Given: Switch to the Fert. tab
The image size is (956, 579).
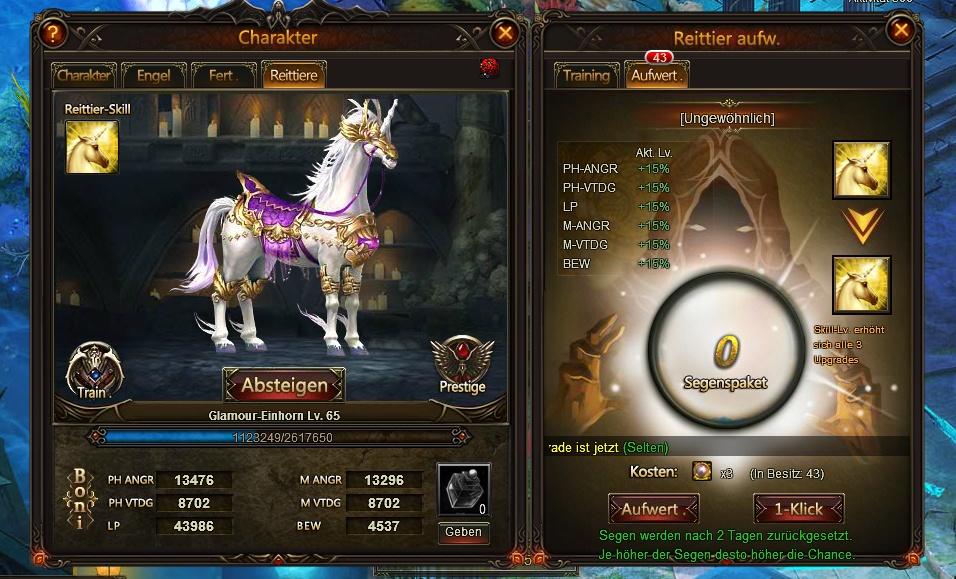Looking at the screenshot, I should pyautogui.click(x=221, y=76).
